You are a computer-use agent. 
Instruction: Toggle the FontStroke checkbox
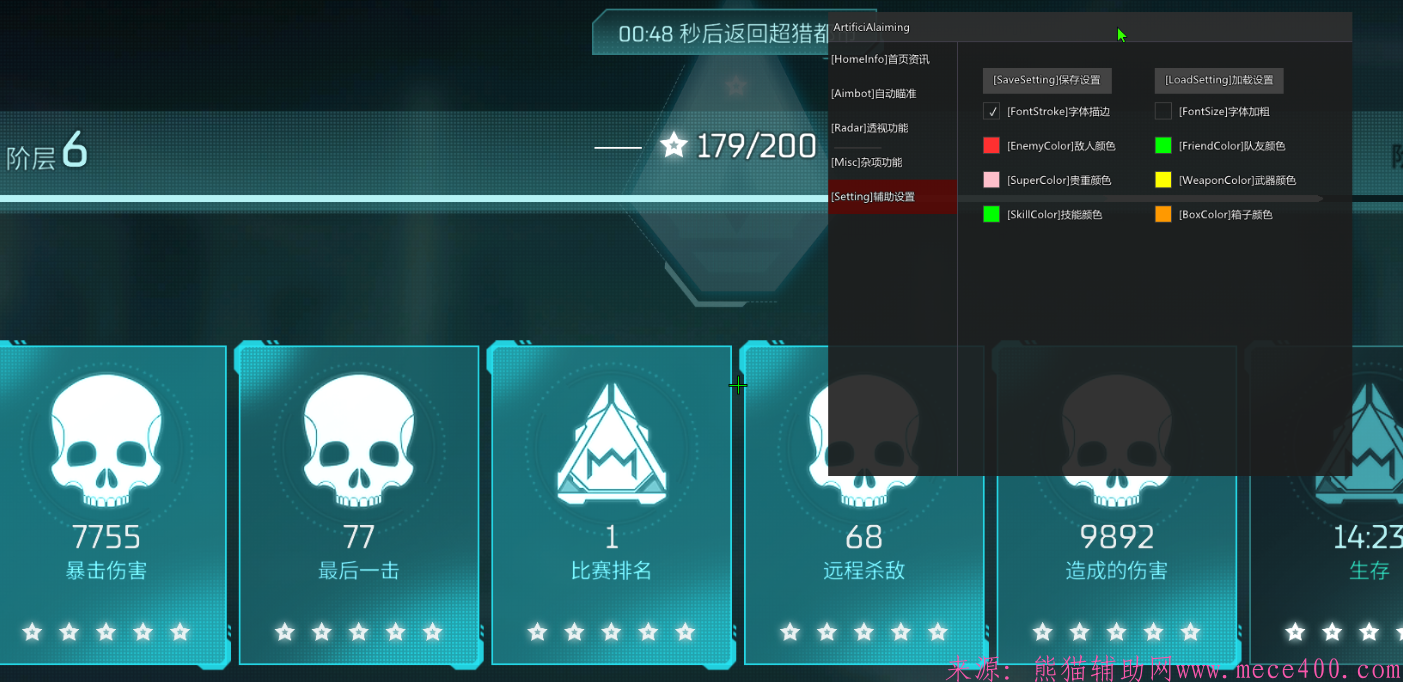tap(991, 112)
